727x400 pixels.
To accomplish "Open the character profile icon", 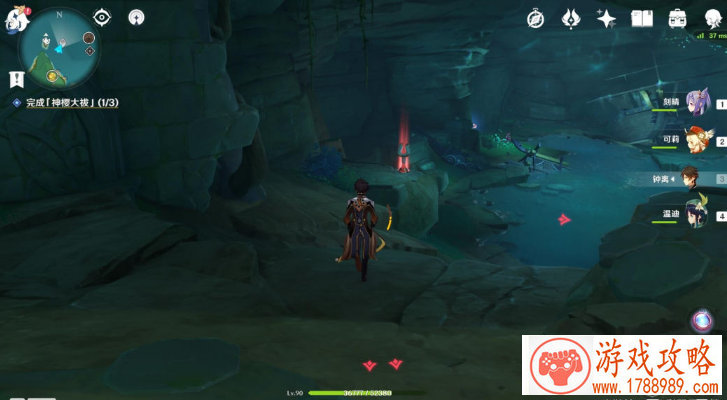I will [713, 18].
